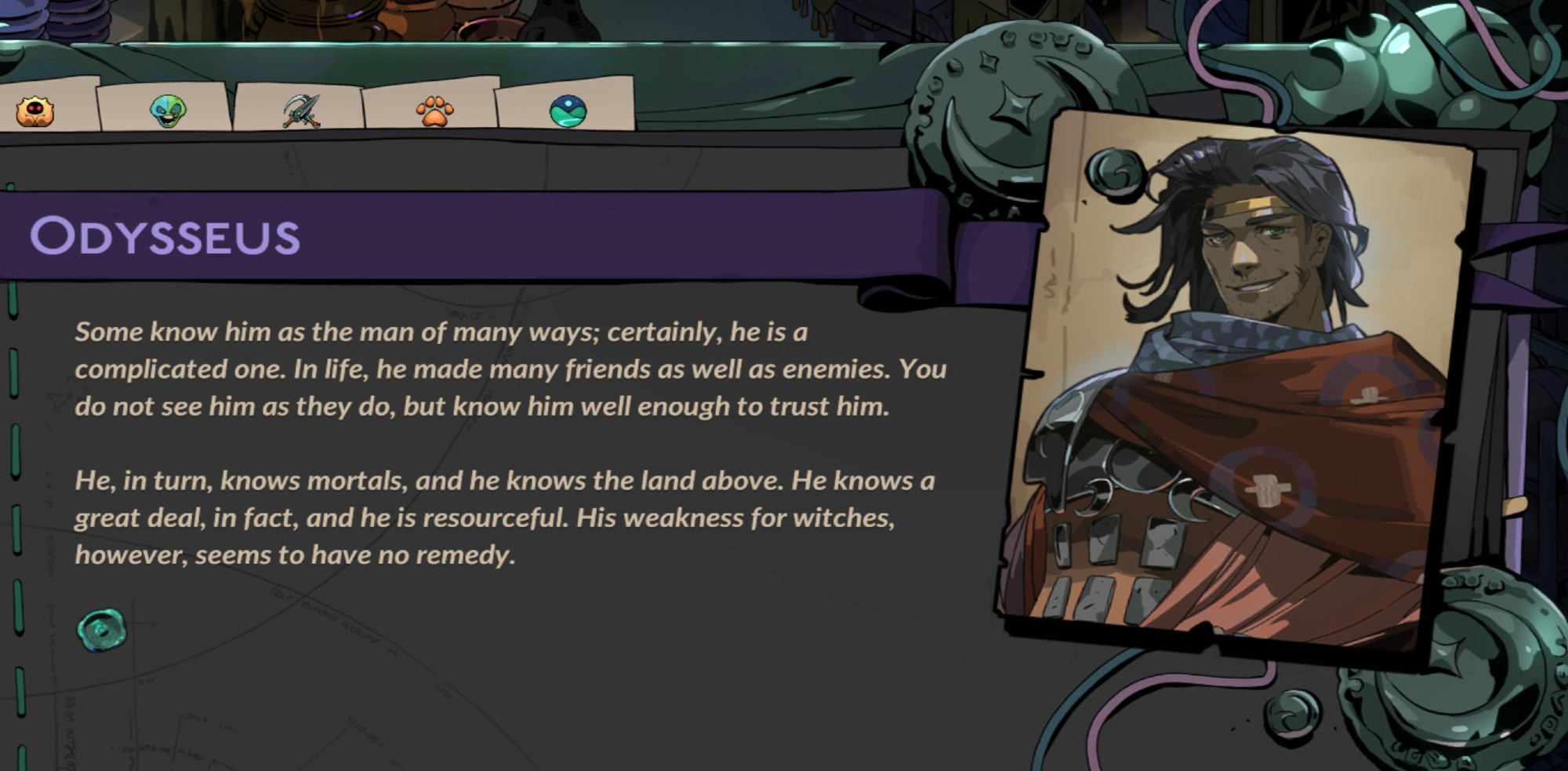
Task: Open the red-eyed creature codex tab
Action: [35, 111]
